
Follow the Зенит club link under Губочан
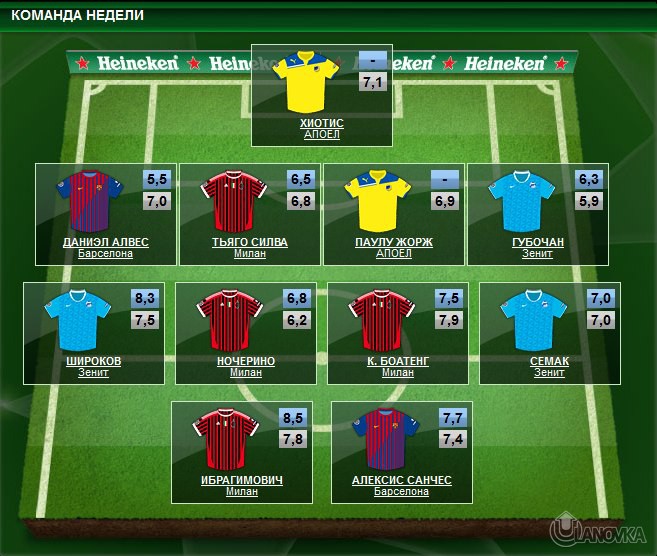click(x=537, y=253)
